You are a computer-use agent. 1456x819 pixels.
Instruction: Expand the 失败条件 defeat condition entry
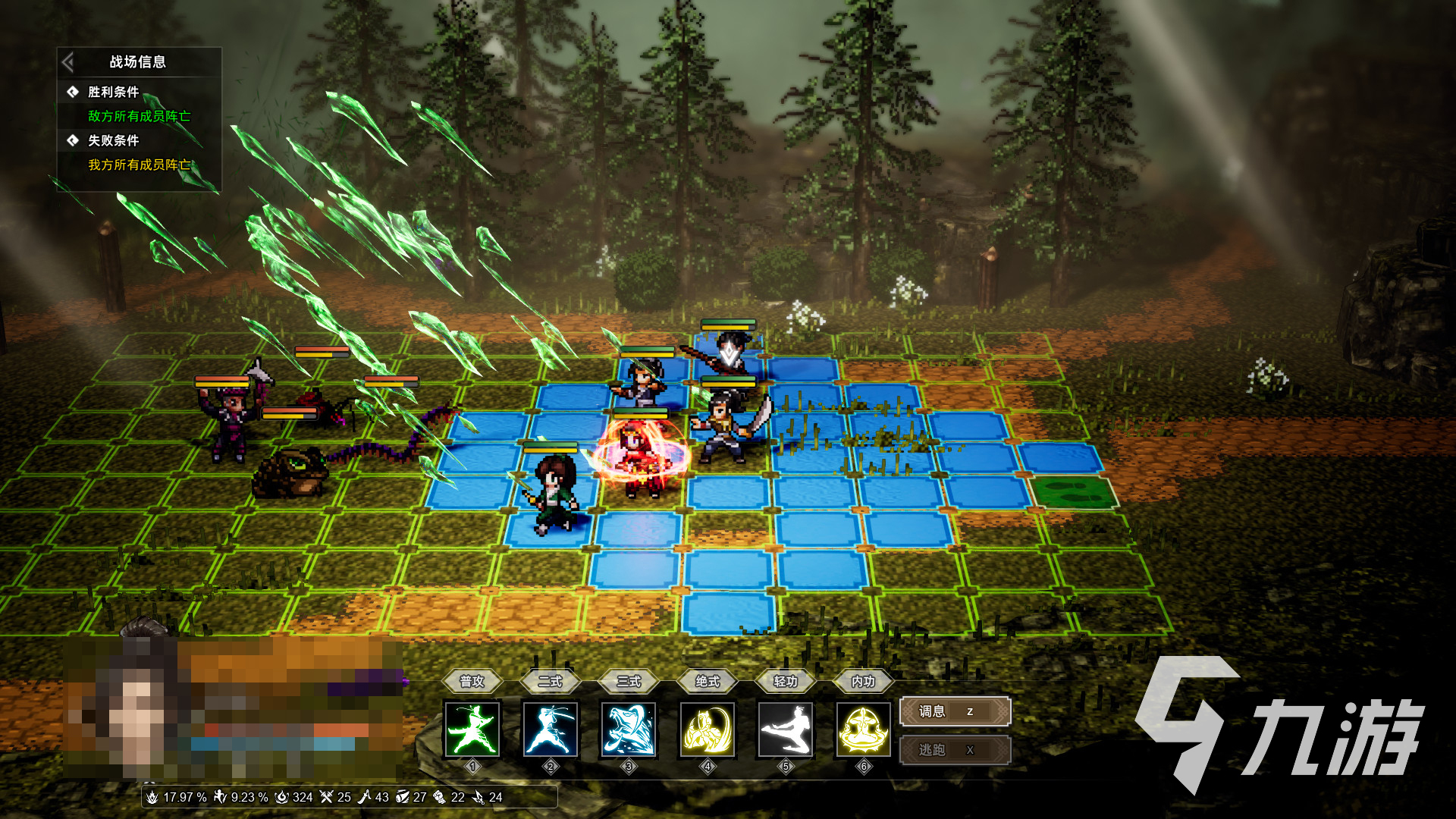pos(113,140)
